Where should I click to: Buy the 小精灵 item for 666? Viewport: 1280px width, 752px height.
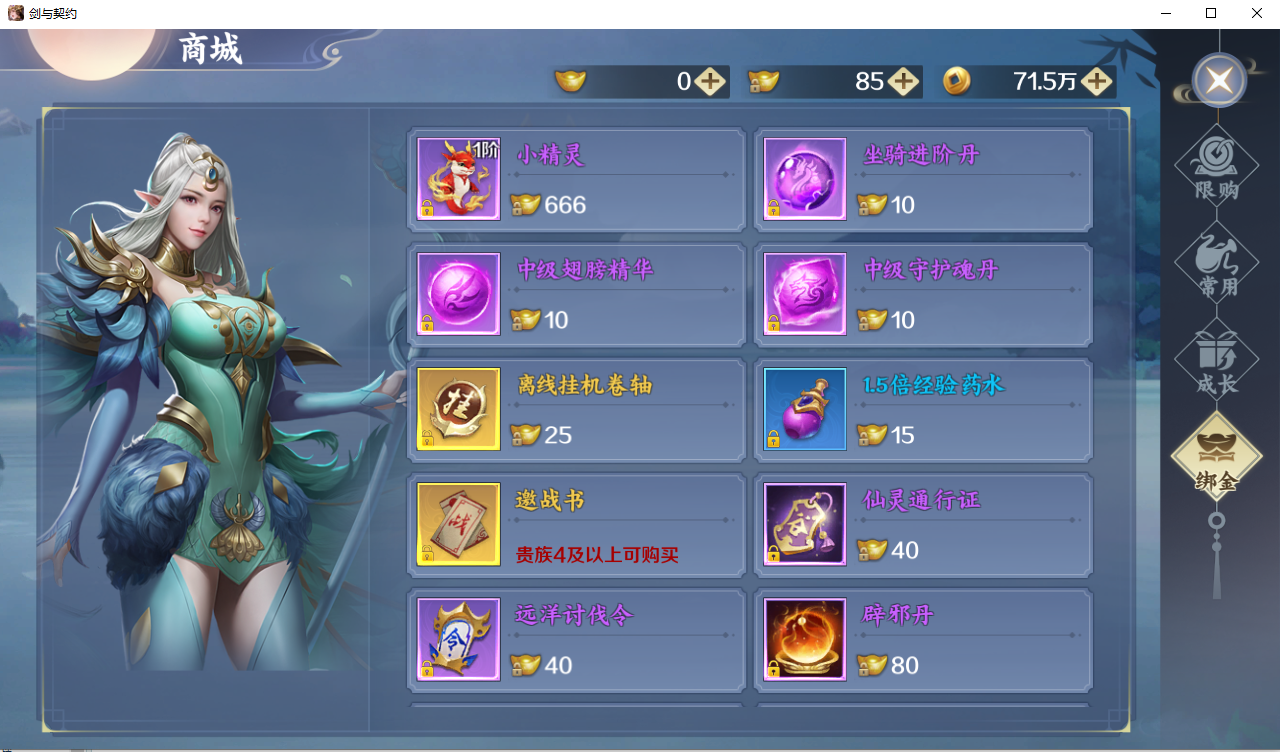coord(576,180)
